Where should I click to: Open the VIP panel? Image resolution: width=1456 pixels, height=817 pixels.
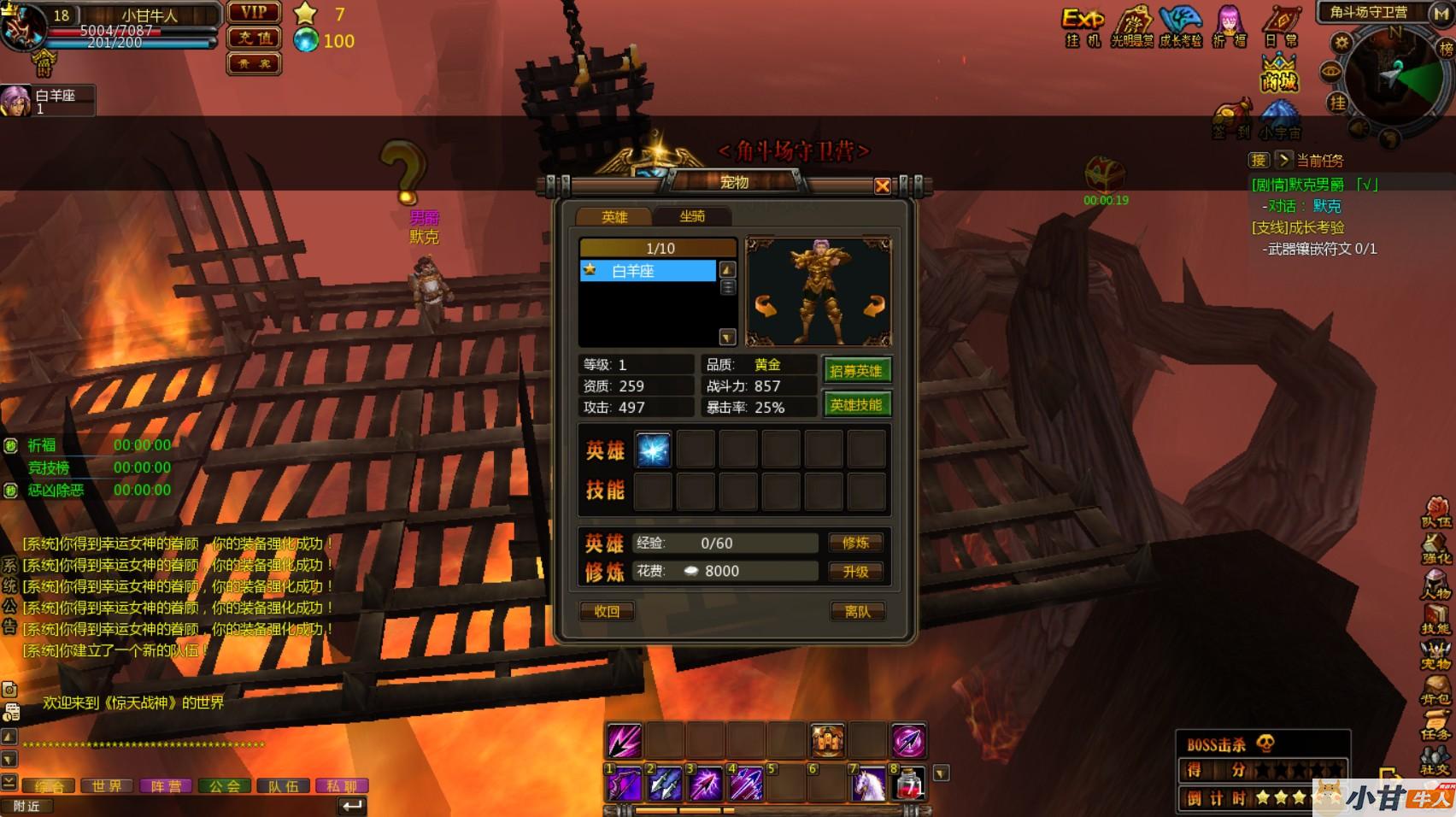click(x=254, y=13)
